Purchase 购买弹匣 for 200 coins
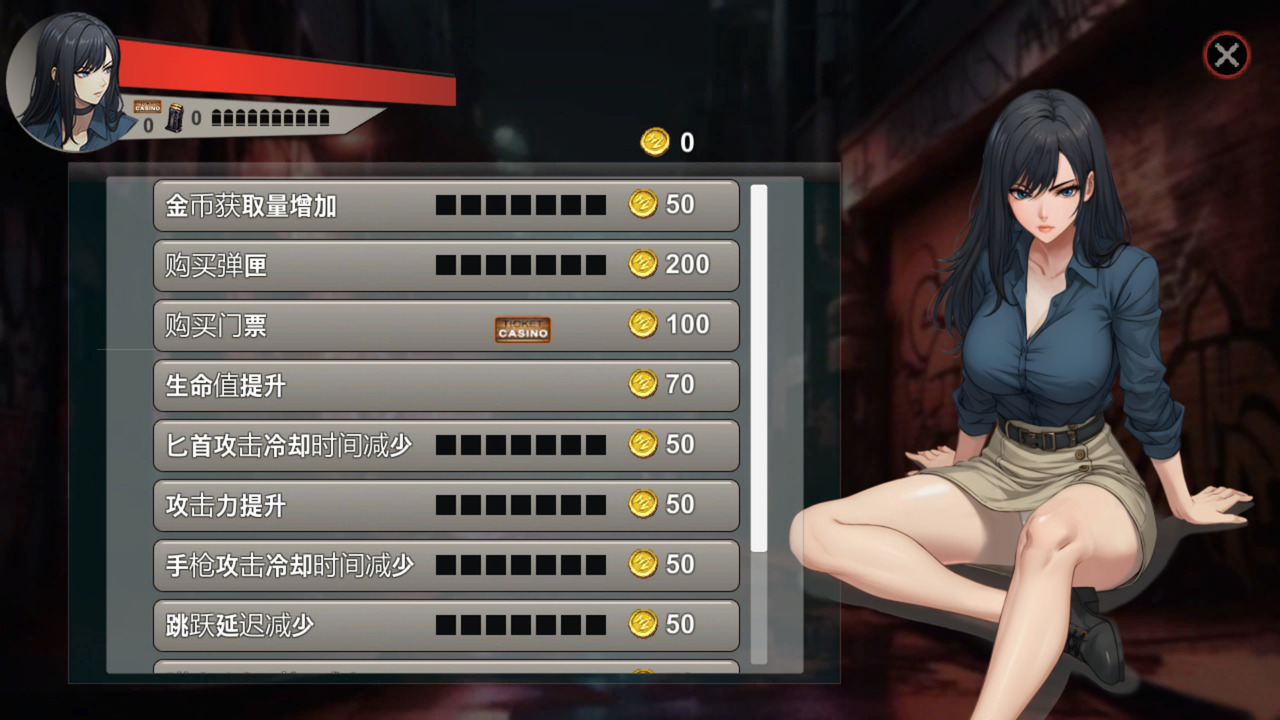This screenshot has width=1280, height=720. point(446,265)
